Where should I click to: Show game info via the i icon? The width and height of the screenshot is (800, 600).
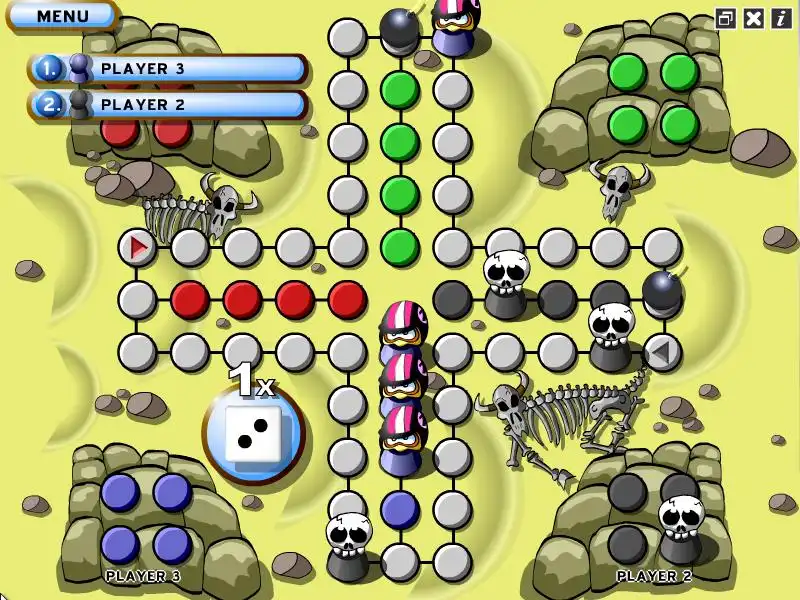[x=779, y=18]
